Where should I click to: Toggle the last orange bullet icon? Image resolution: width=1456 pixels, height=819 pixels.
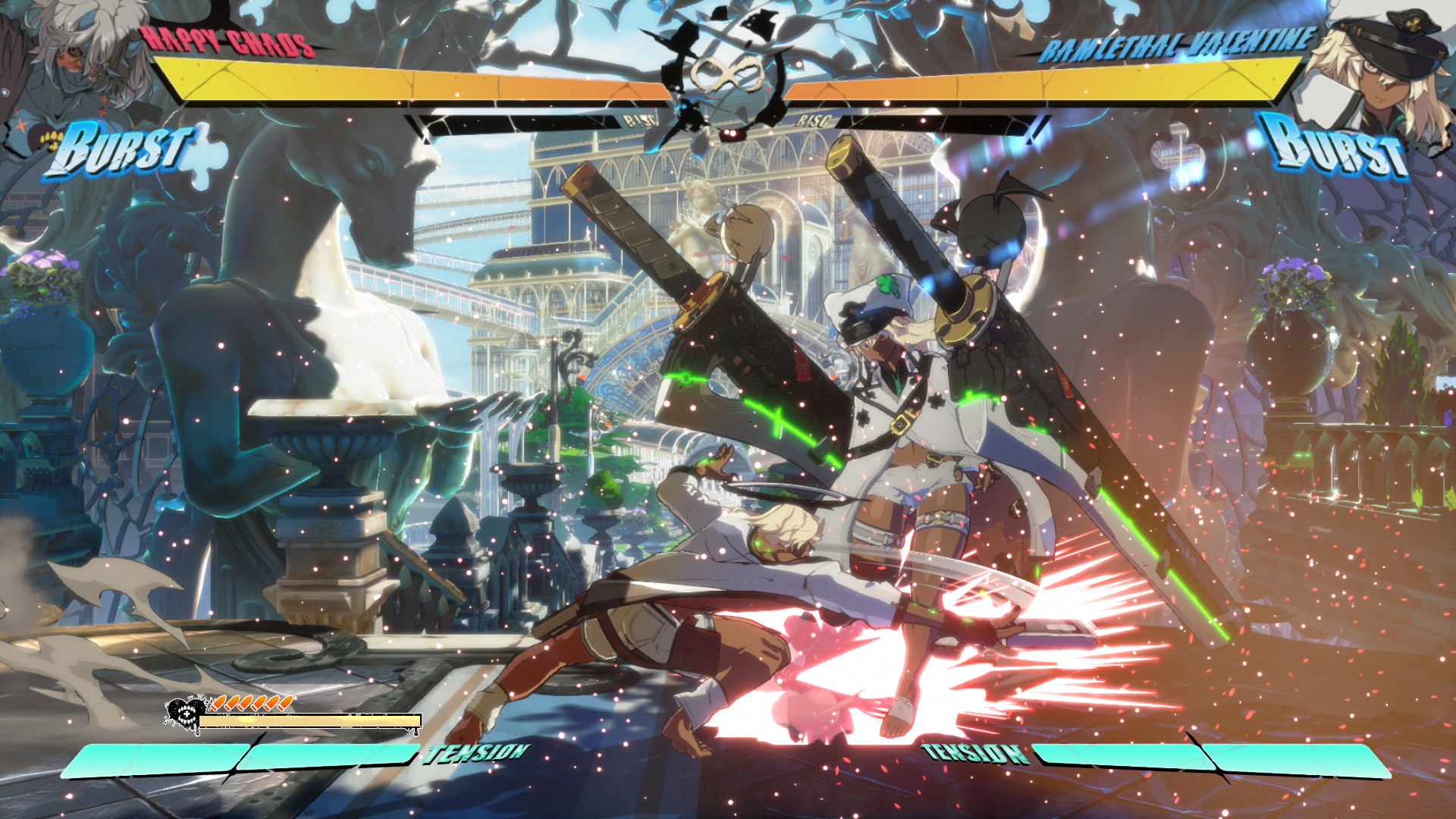point(286,702)
